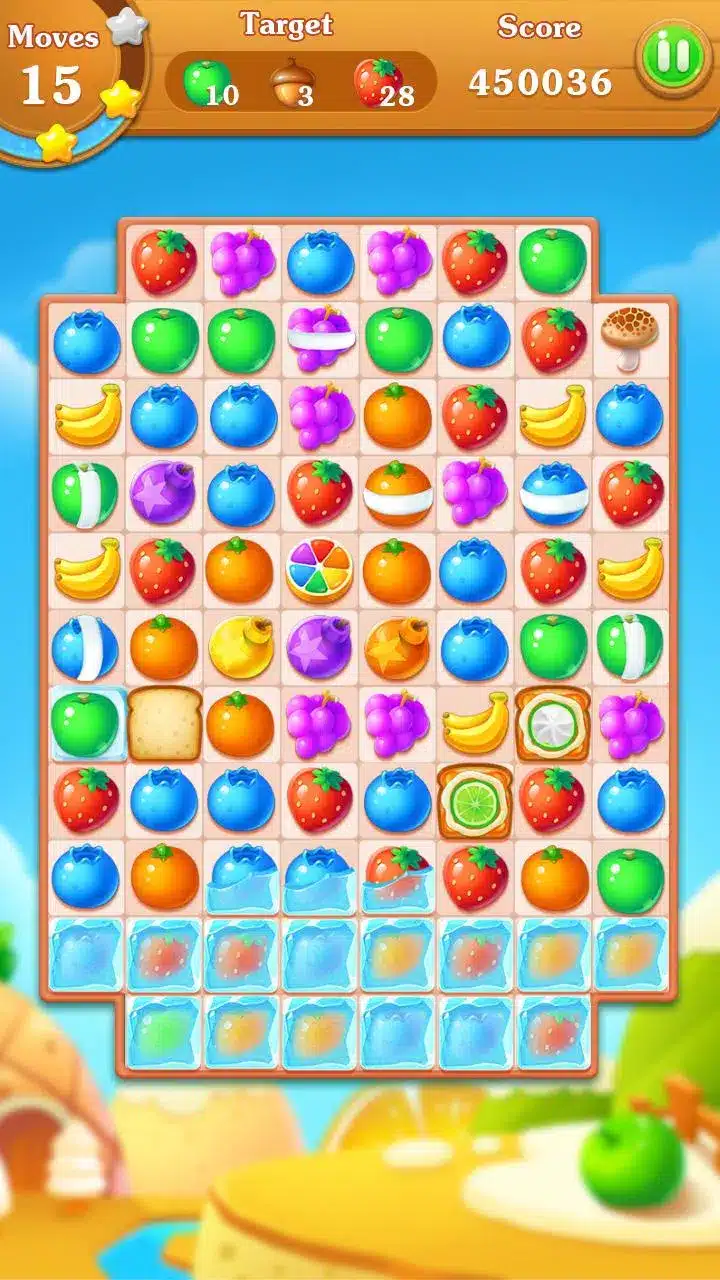Tap the orange with a white stripe

coord(397,493)
